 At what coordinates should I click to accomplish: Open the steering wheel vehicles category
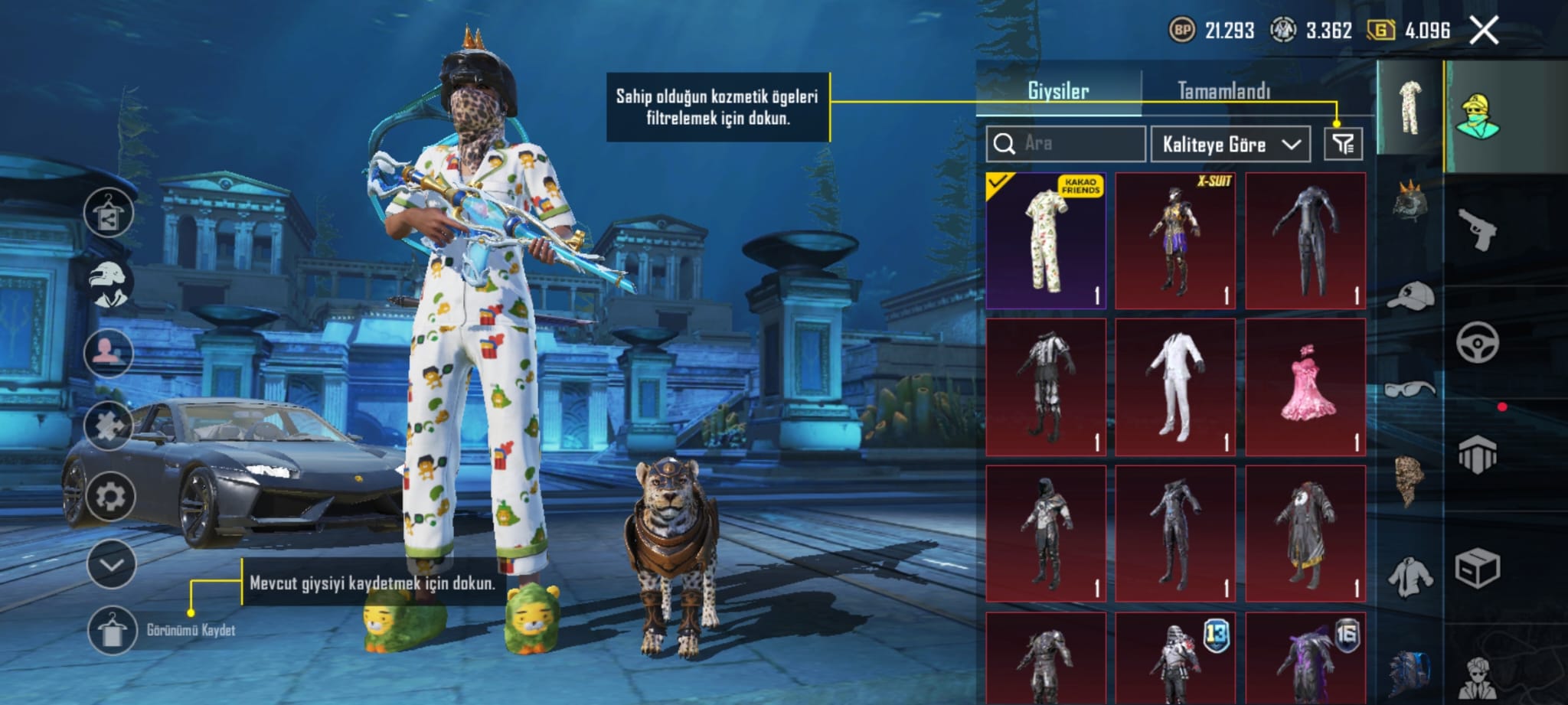click(x=1477, y=342)
